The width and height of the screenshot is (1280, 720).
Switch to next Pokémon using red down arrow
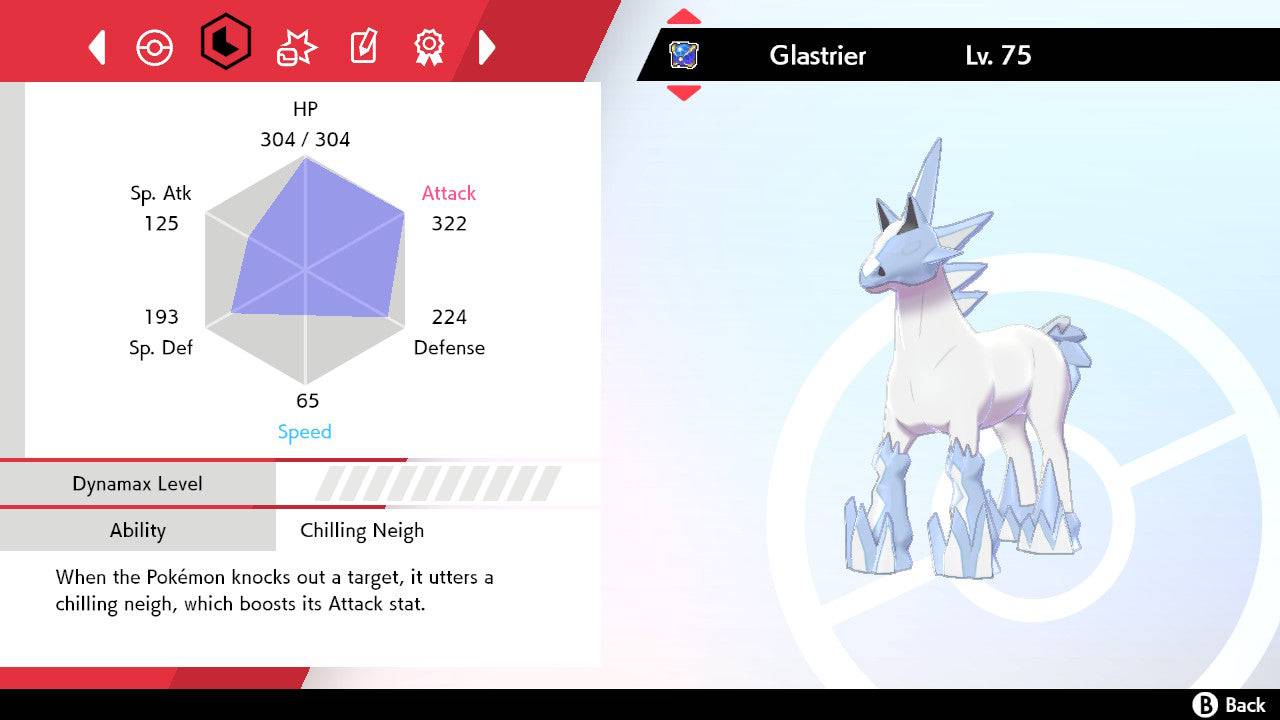684,93
